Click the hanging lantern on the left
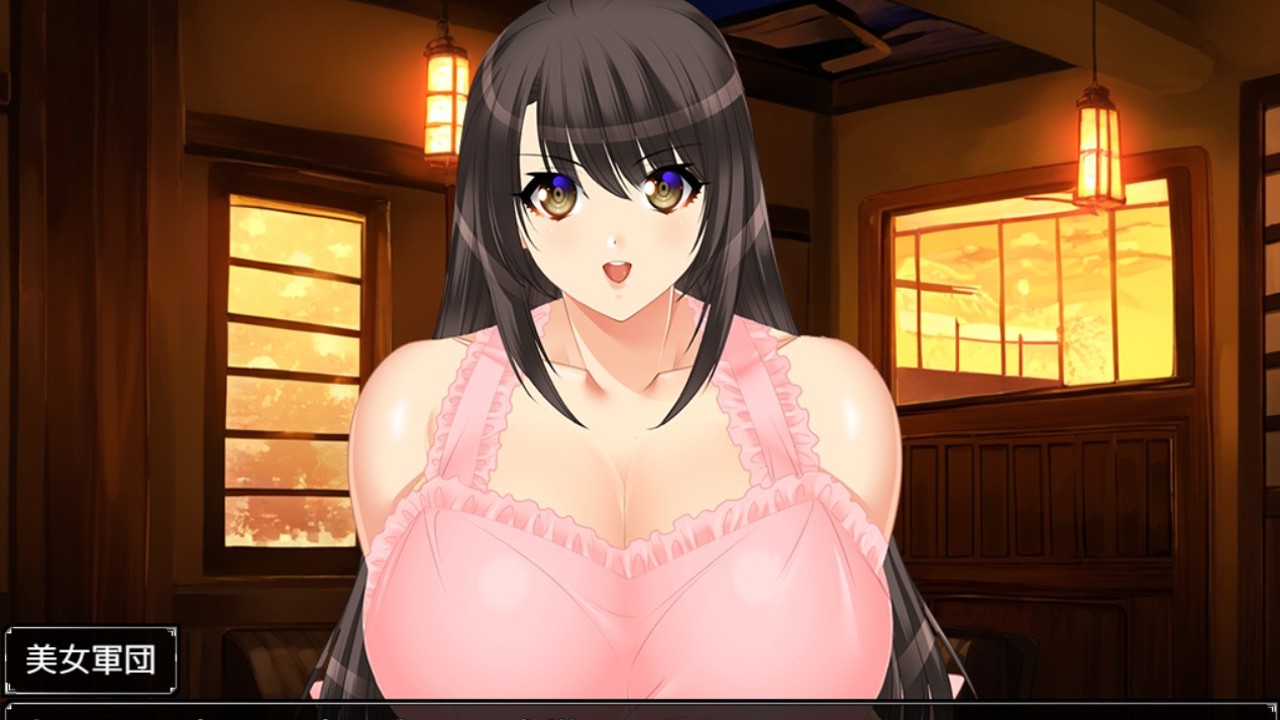Viewport: 1280px width, 720px height. (441, 100)
